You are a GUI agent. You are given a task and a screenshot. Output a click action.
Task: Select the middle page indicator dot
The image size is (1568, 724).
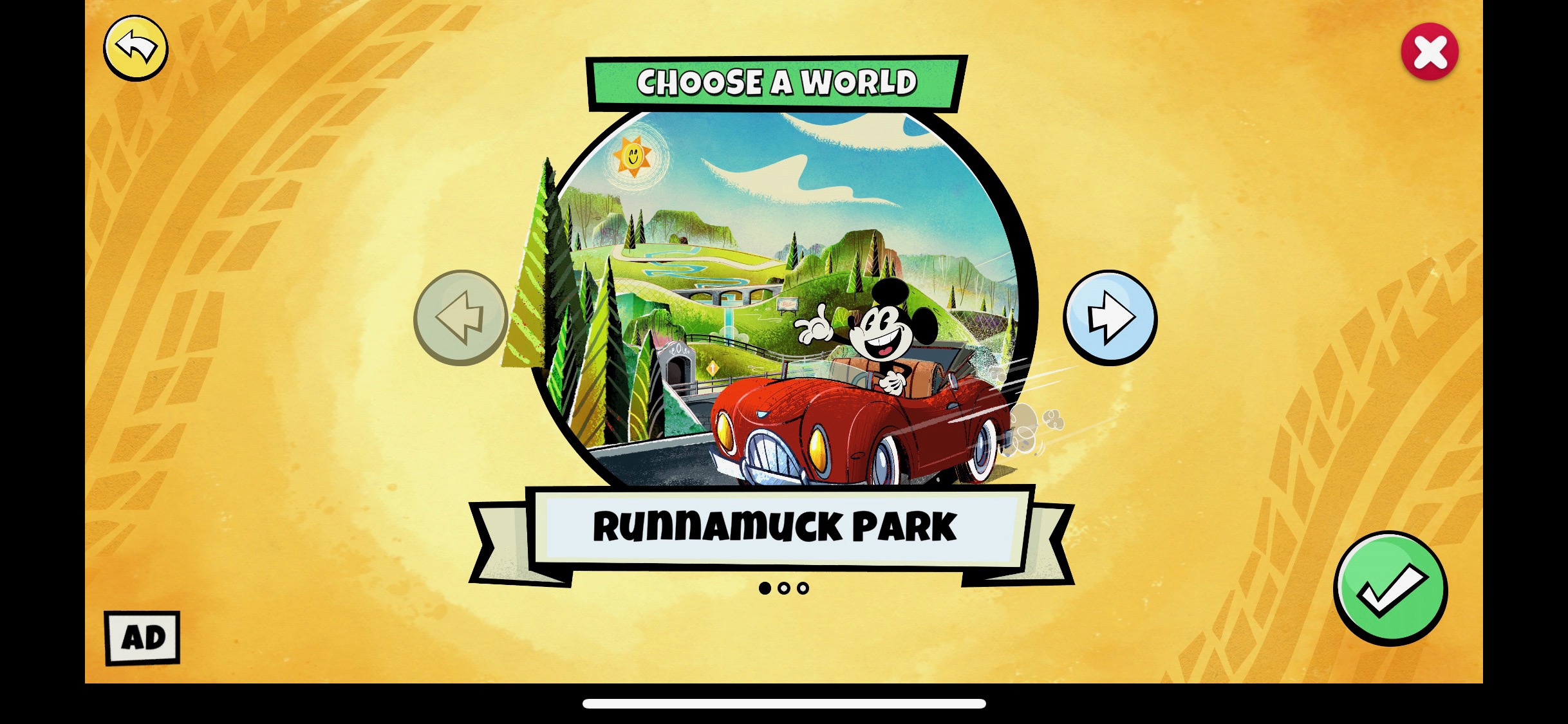(784, 588)
